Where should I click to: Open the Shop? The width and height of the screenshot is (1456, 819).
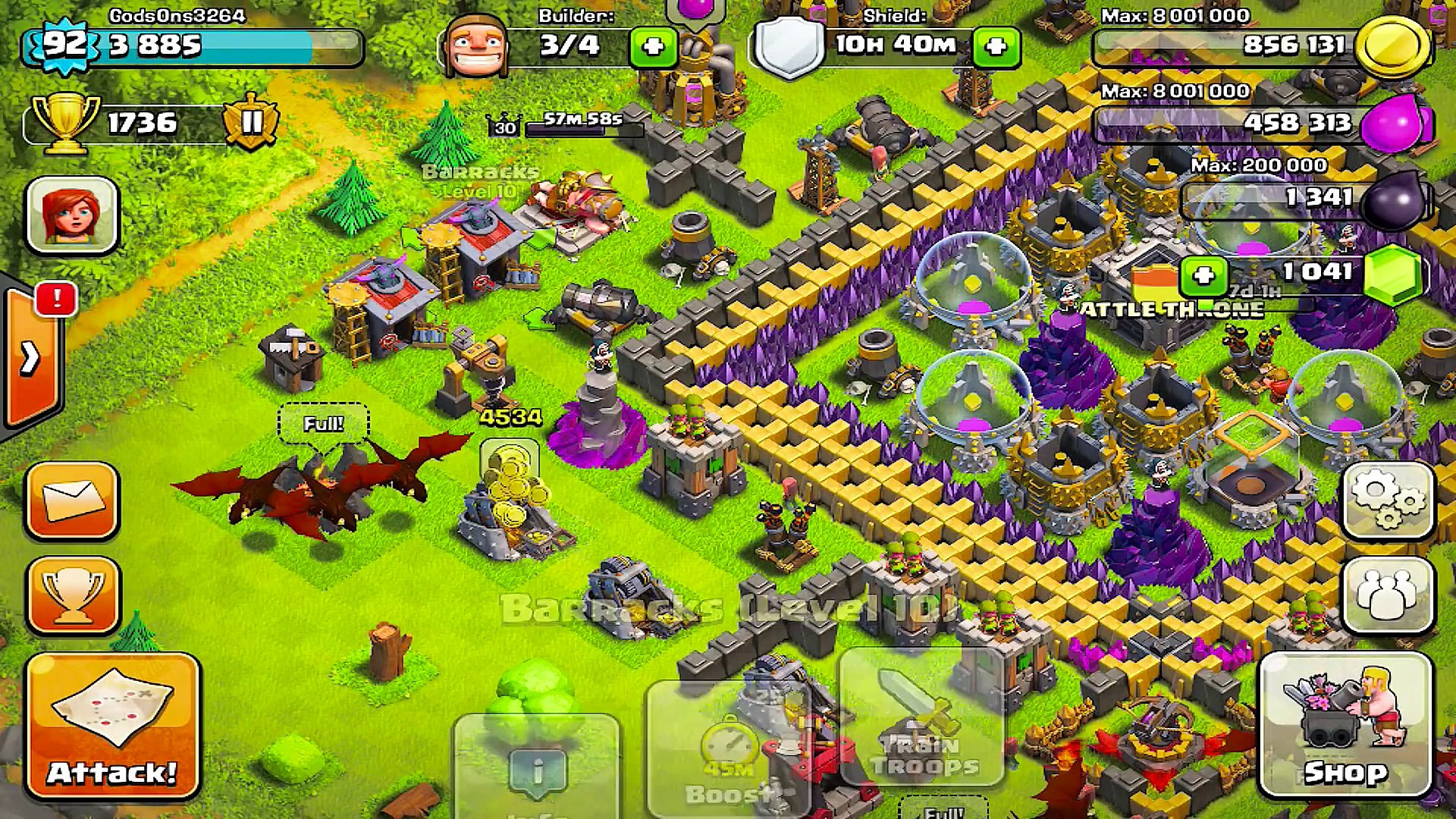tap(1345, 726)
